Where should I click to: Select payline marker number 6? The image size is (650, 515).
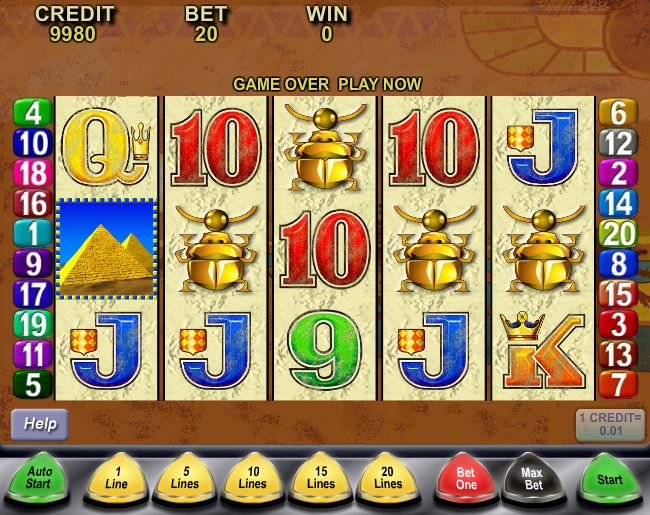618,112
